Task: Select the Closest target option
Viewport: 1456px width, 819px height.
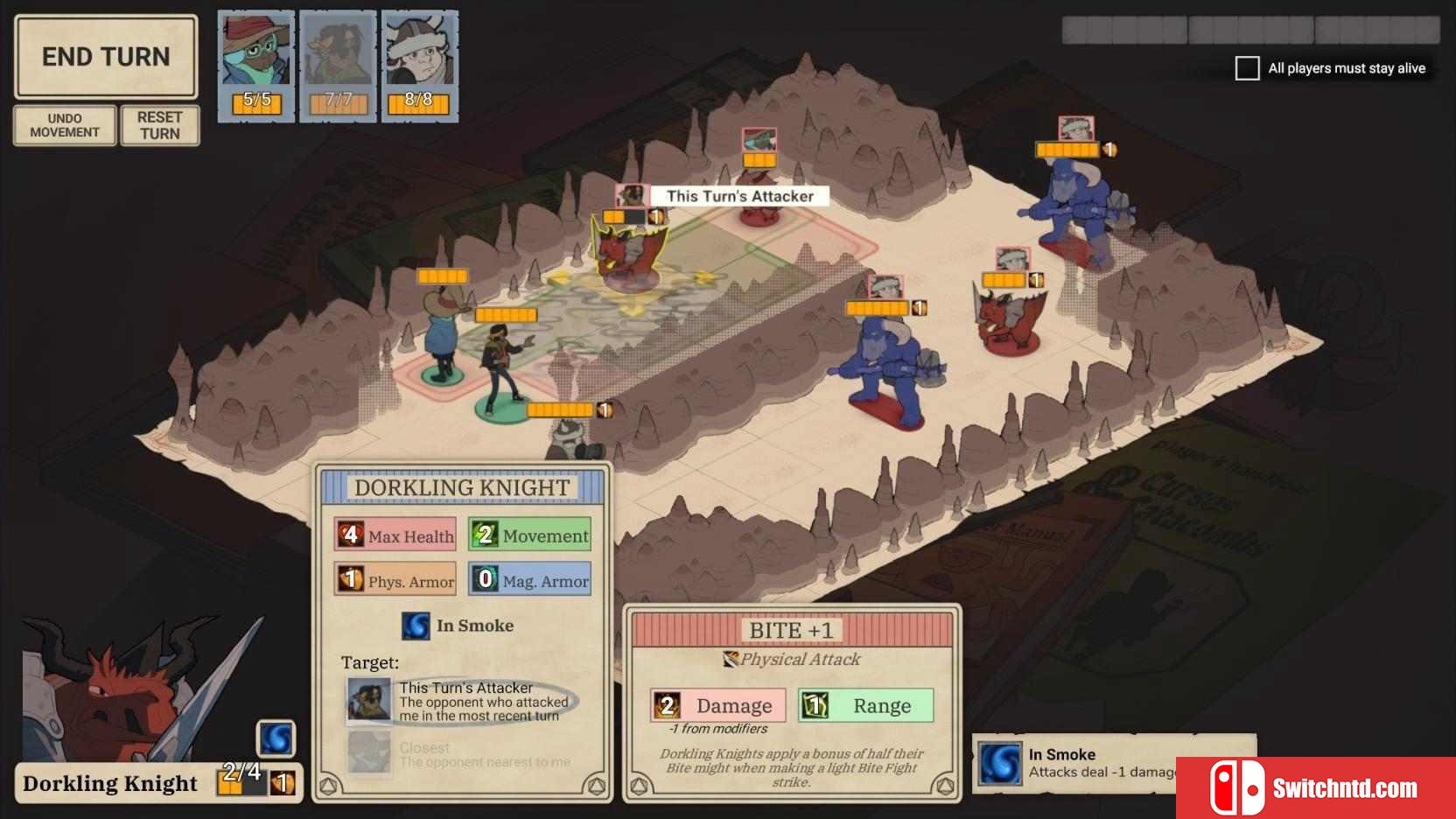Action: [x=461, y=753]
